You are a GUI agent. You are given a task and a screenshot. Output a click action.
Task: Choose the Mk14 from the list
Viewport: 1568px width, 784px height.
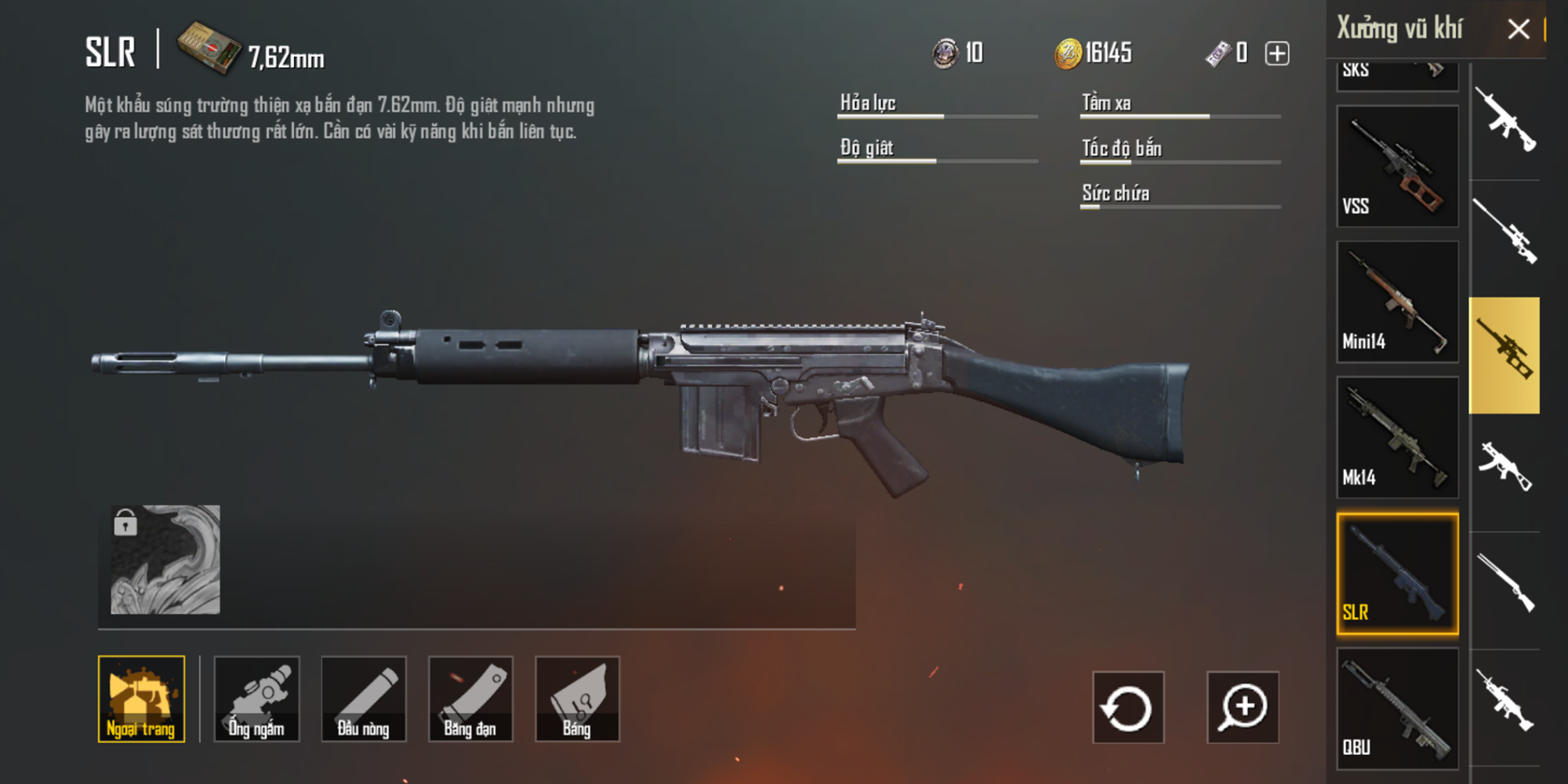click(1397, 435)
